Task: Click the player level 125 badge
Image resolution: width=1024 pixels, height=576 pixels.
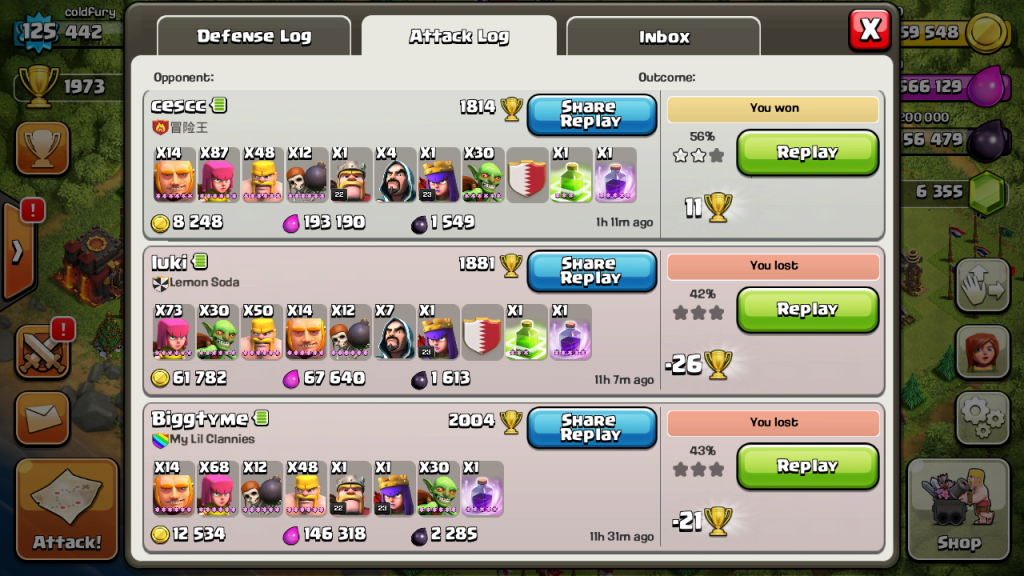Action: [38, 30]
